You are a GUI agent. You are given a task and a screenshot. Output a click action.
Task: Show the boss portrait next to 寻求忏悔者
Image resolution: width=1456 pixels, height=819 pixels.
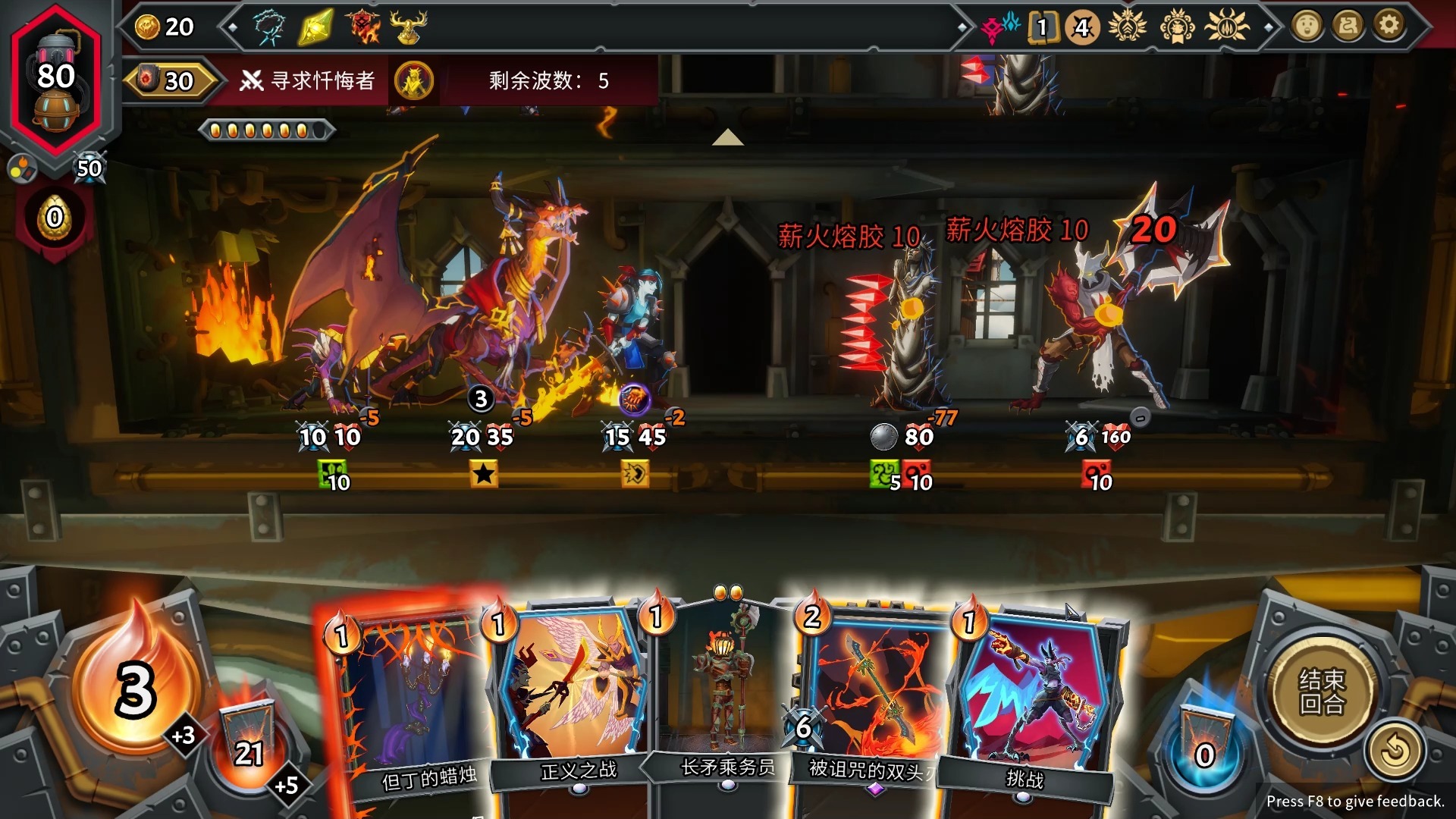(x=414, y=80)
